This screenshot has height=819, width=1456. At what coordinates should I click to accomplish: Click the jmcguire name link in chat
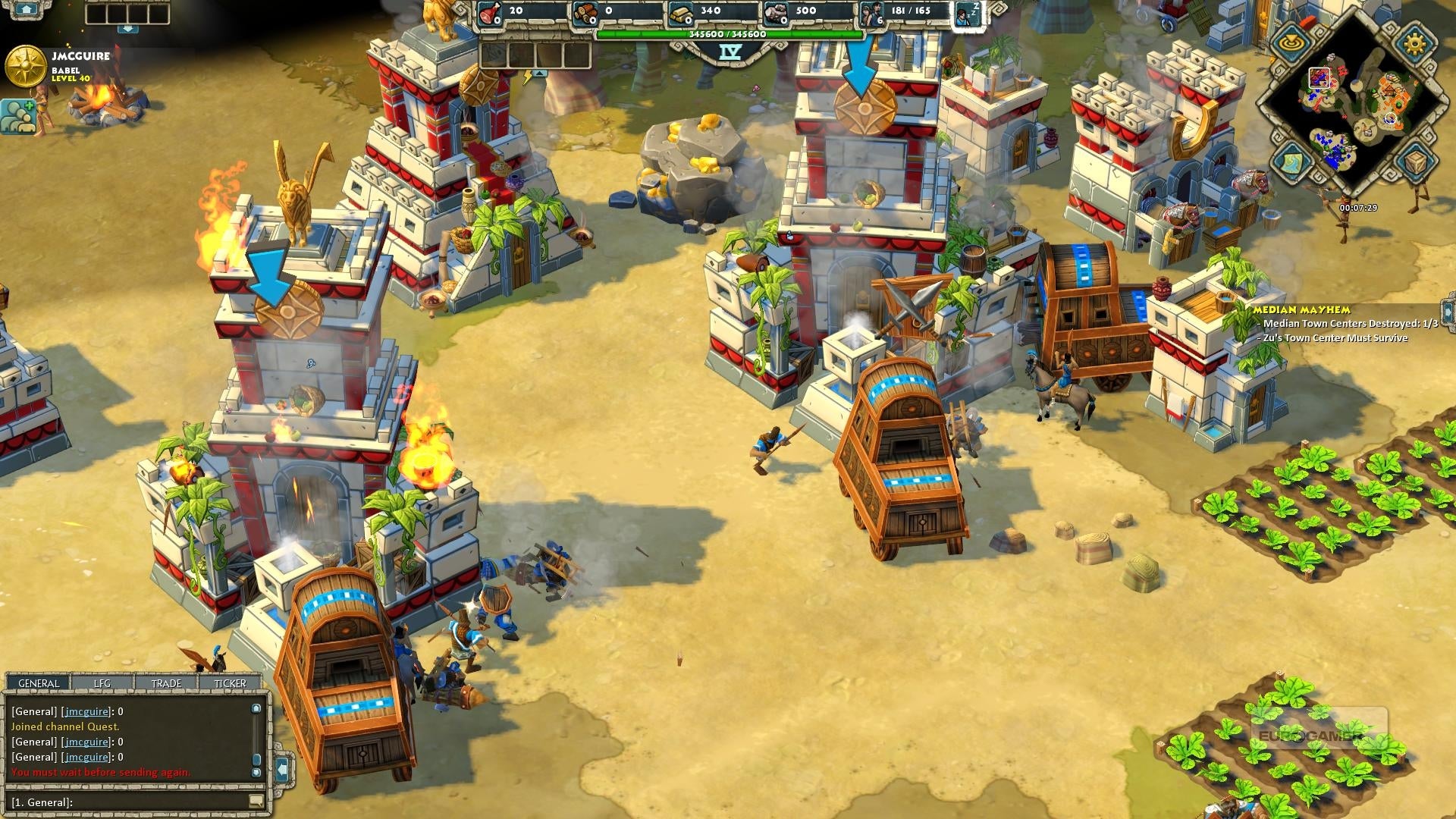coord(86,711)
